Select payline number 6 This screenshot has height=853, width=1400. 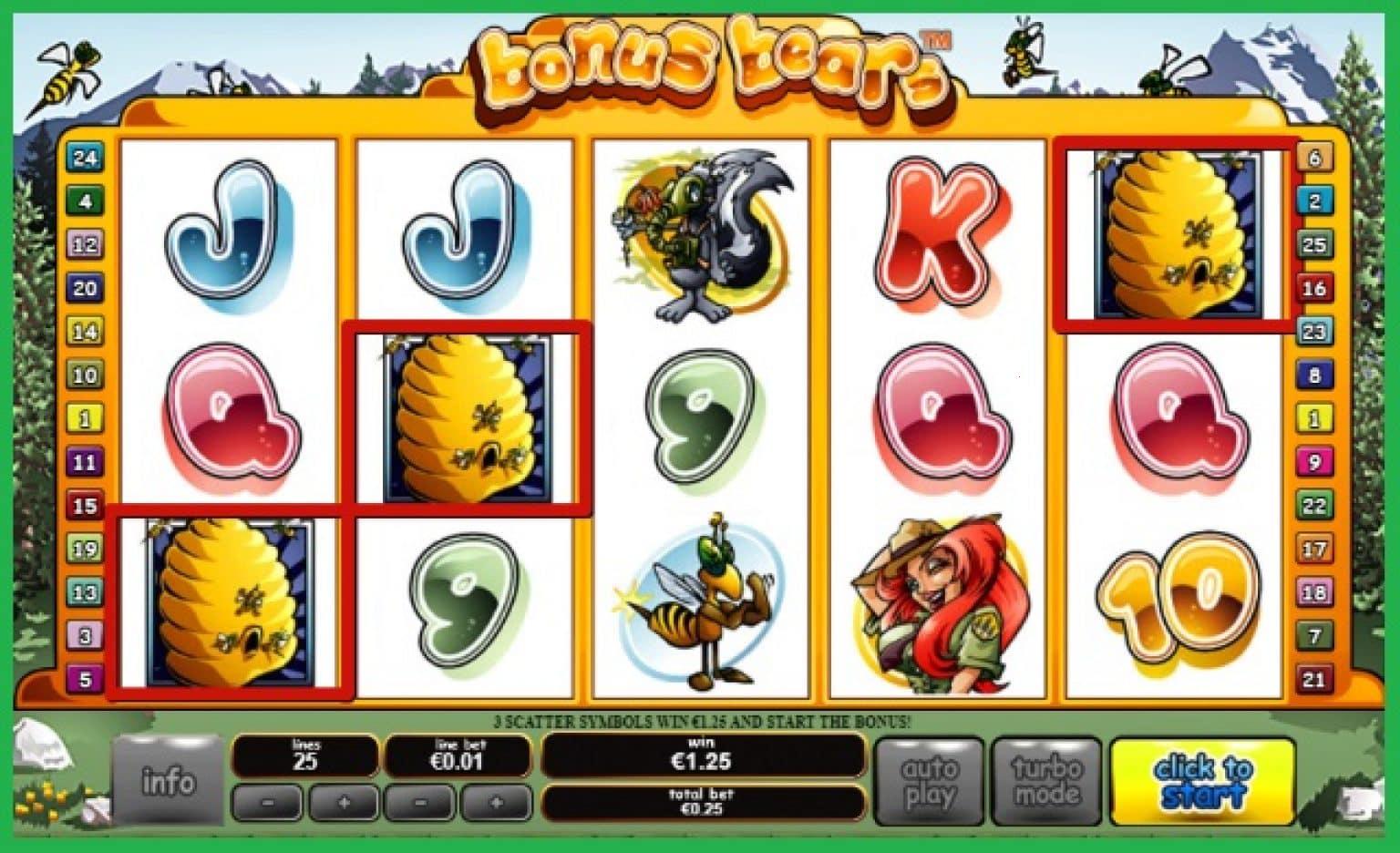pos(1314,158)
